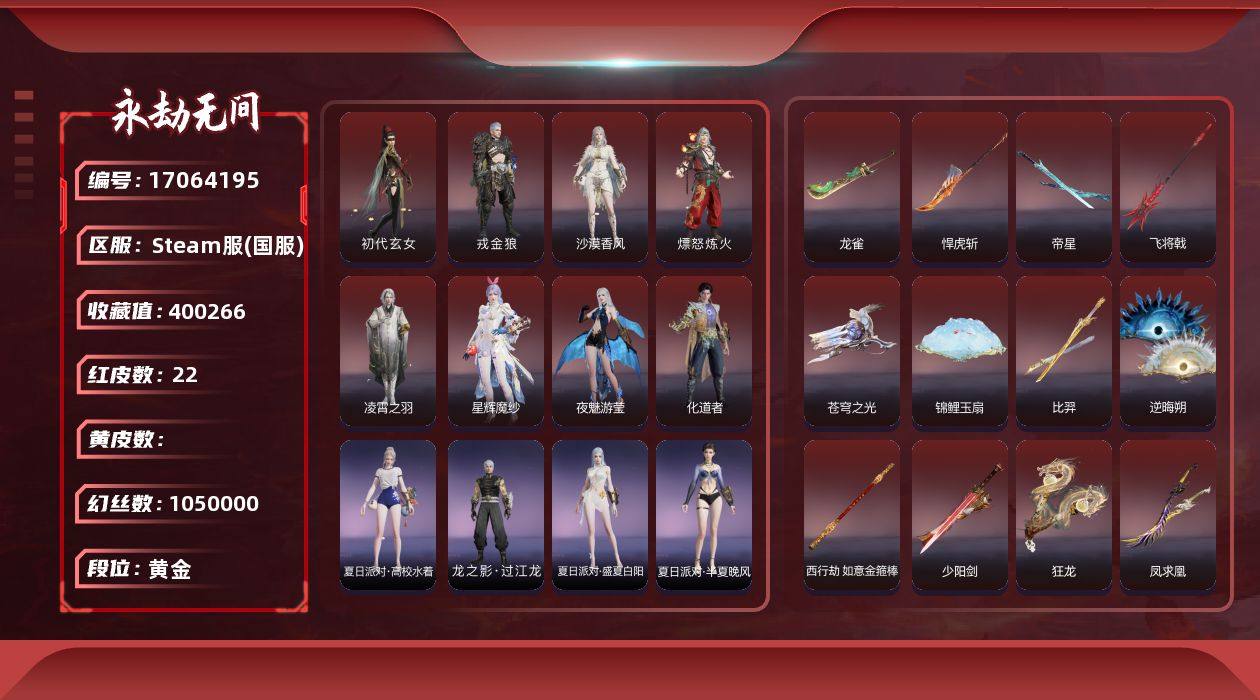The width and height of the screenshot is (1260, 700).
Task: Select the 苍穹之光 weapon card
Action: (x=852, y=351)
